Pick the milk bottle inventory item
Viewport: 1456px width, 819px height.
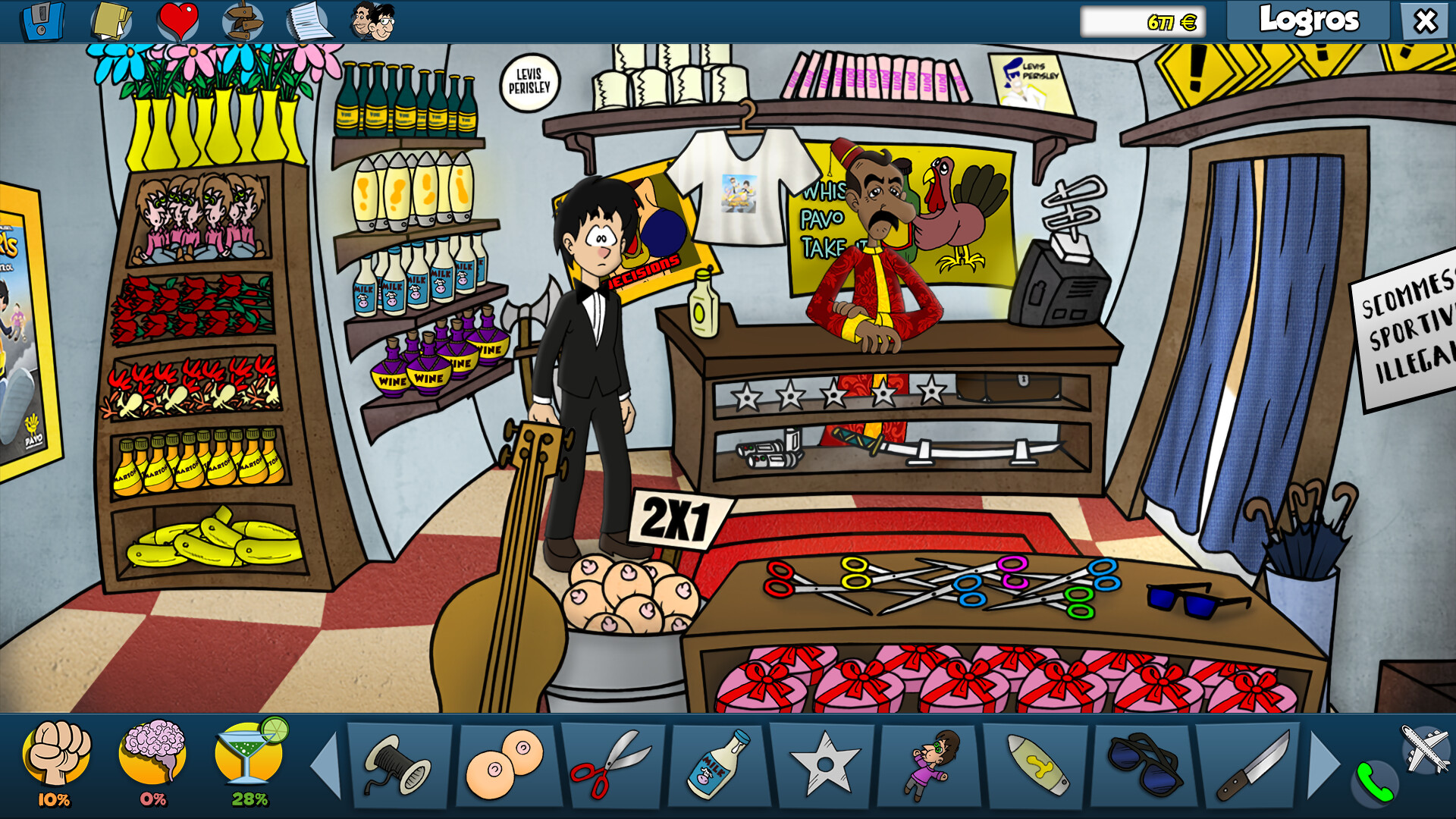coord(717,766)
